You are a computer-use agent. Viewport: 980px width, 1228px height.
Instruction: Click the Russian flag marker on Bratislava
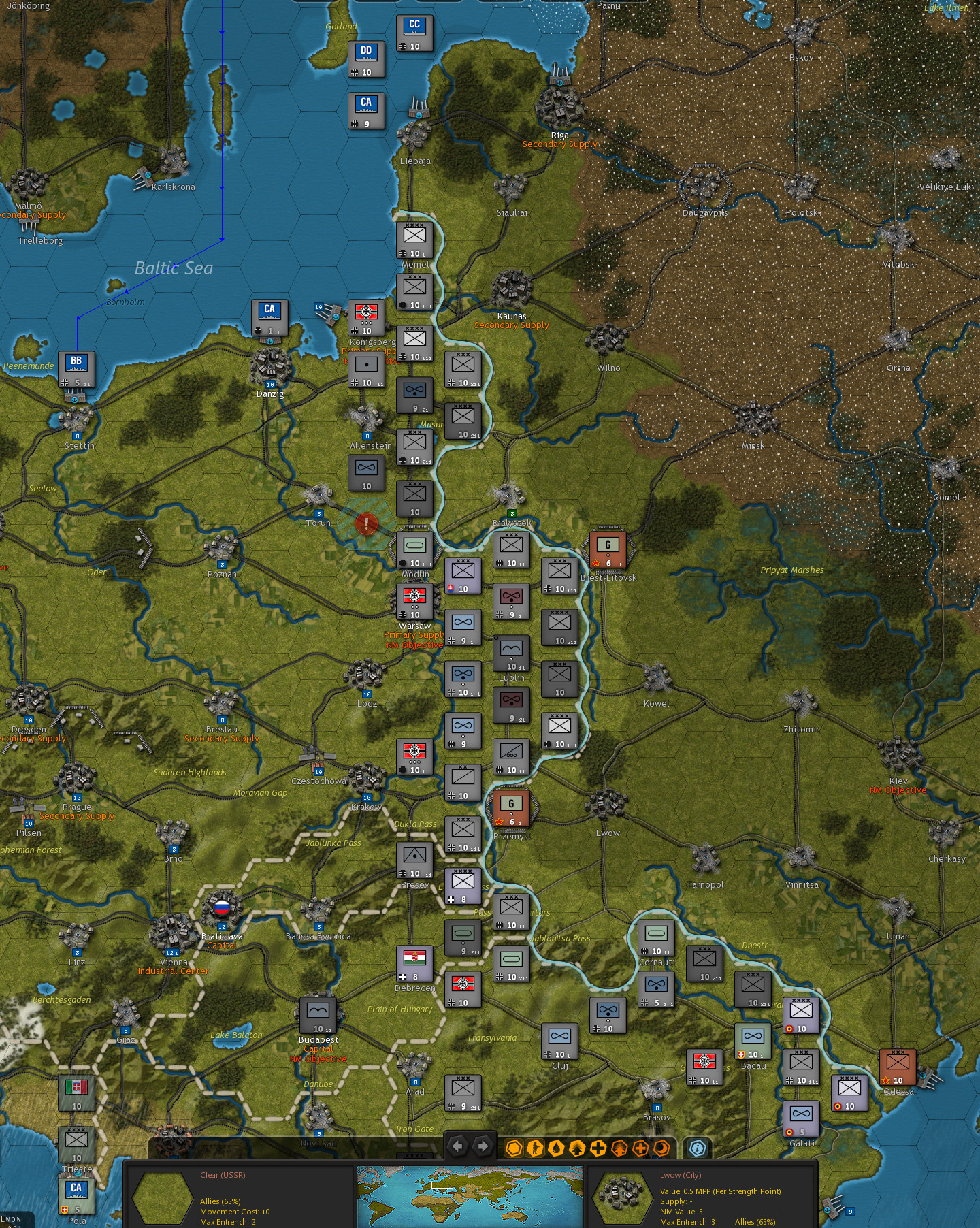[x=222, y=907]
